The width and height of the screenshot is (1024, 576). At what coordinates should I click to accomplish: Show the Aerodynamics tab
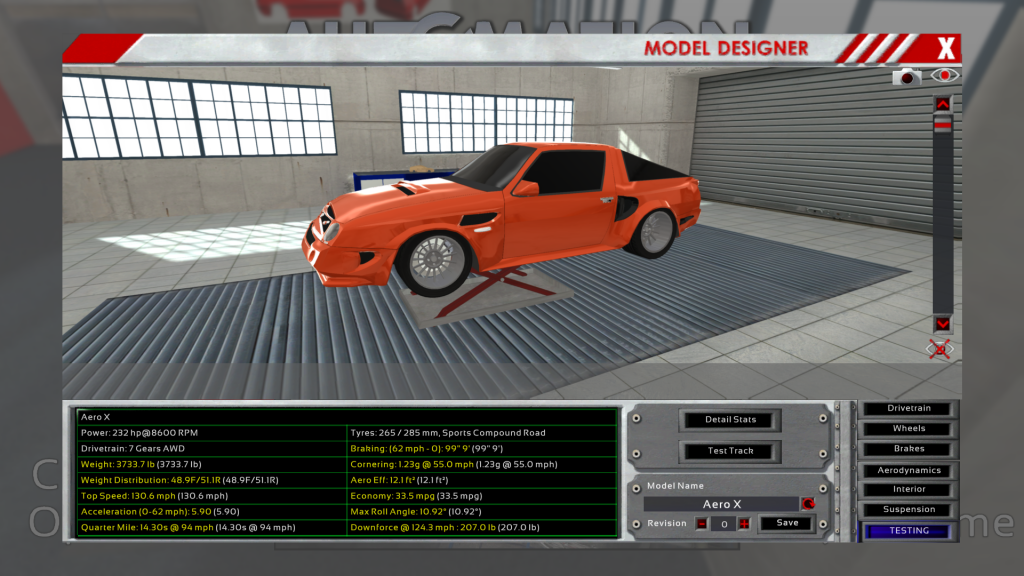click(x=909, y=470)
